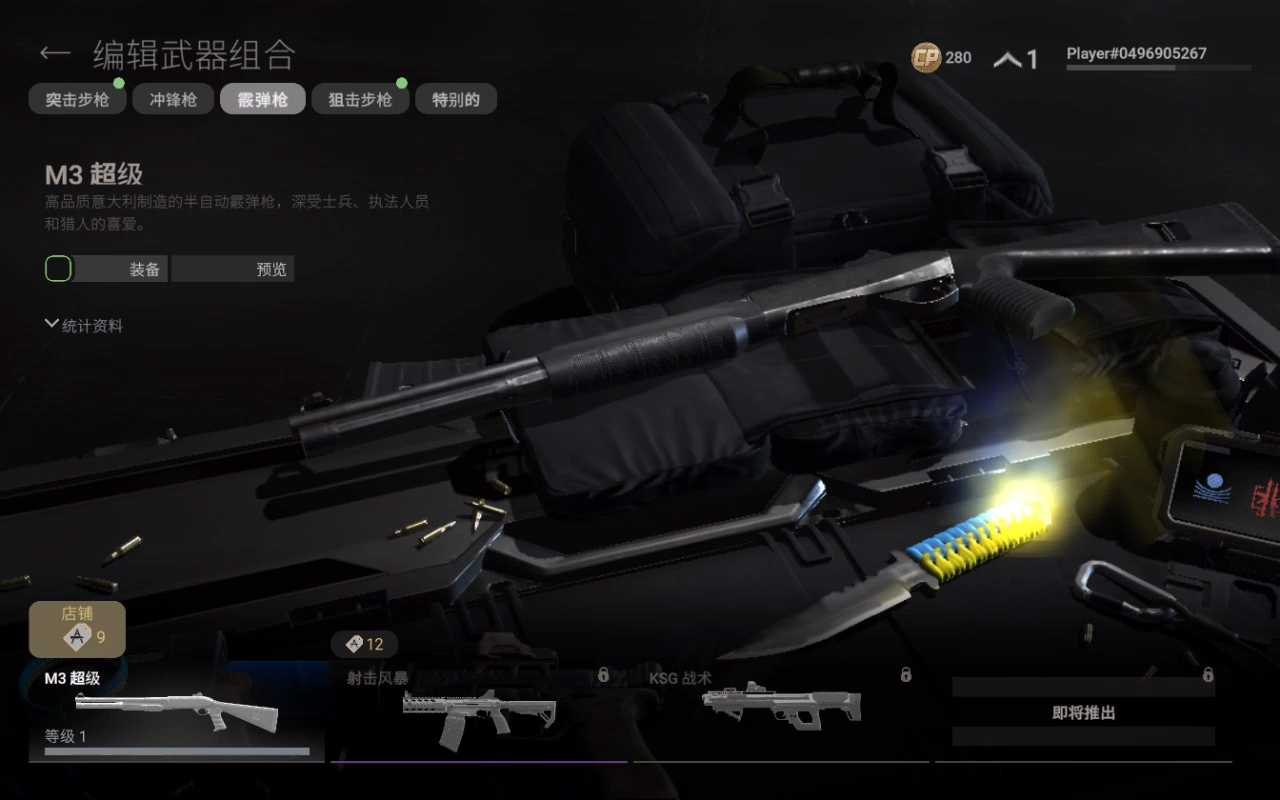Screen dimensions: 1280x800
Task: Click the 预览 preview button
Action: tap(233, 269)
